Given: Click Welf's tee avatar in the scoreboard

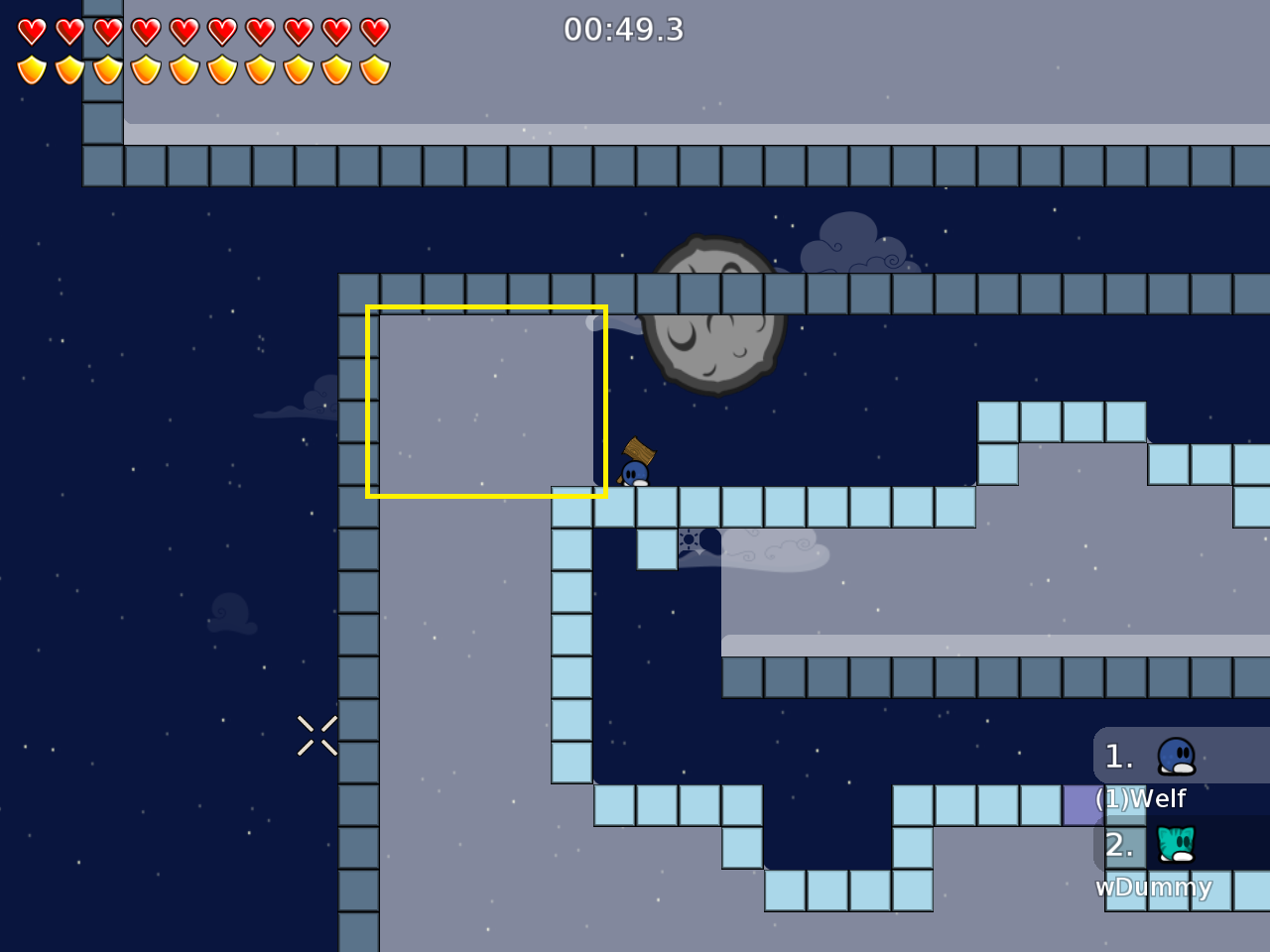Looking at the screenshot, I should pyautogui.click(x=1175, y=756).
